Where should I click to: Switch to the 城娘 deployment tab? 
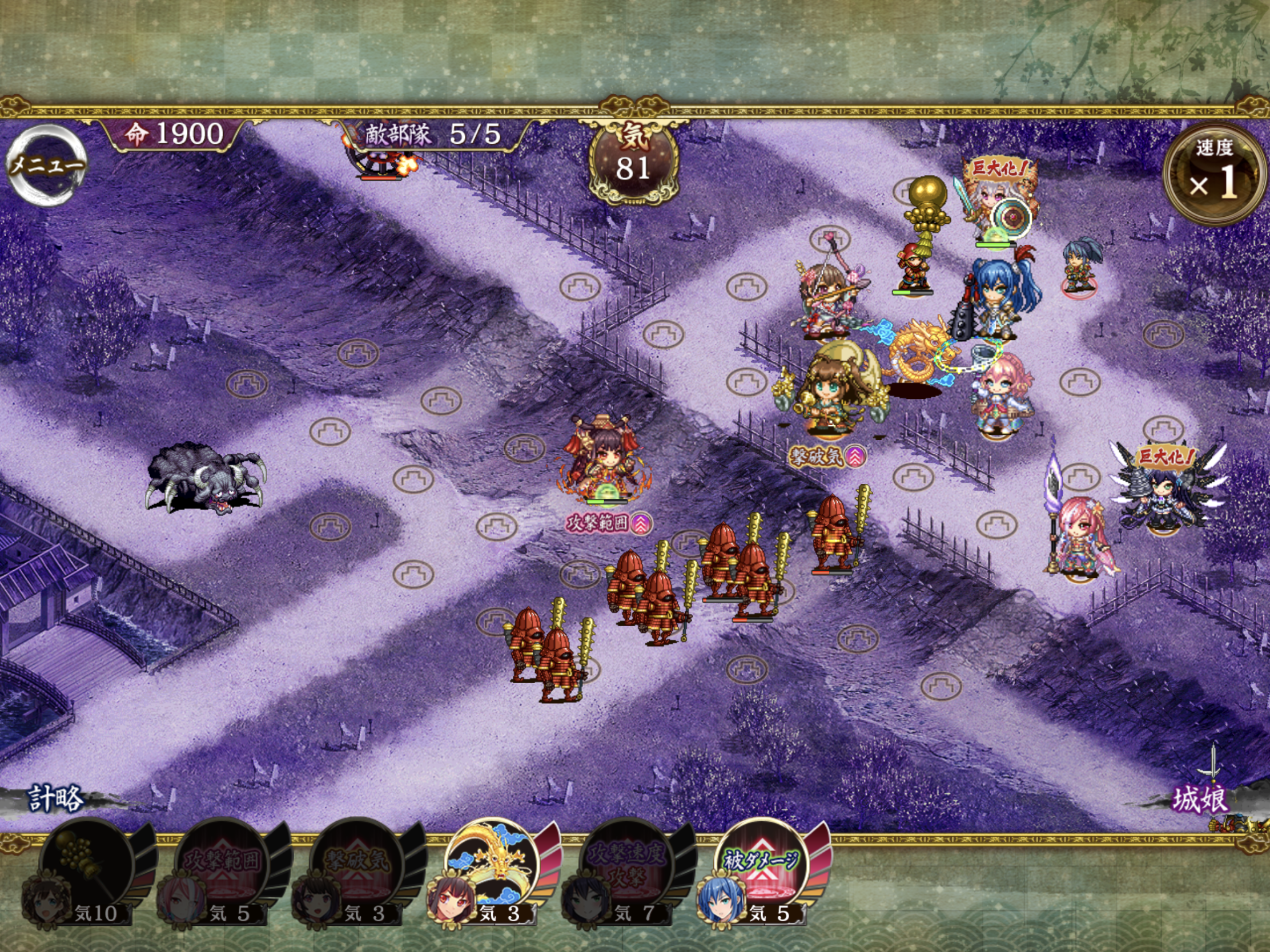[1199, 799]
